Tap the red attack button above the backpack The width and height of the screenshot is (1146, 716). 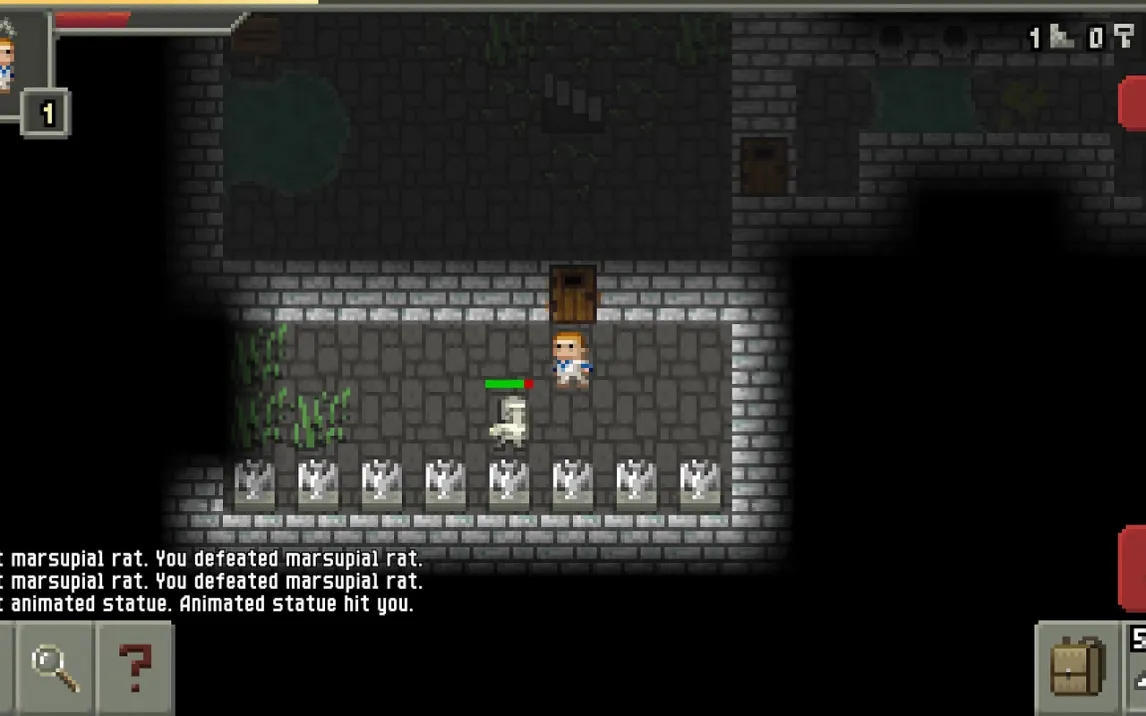click(1132, 567)
